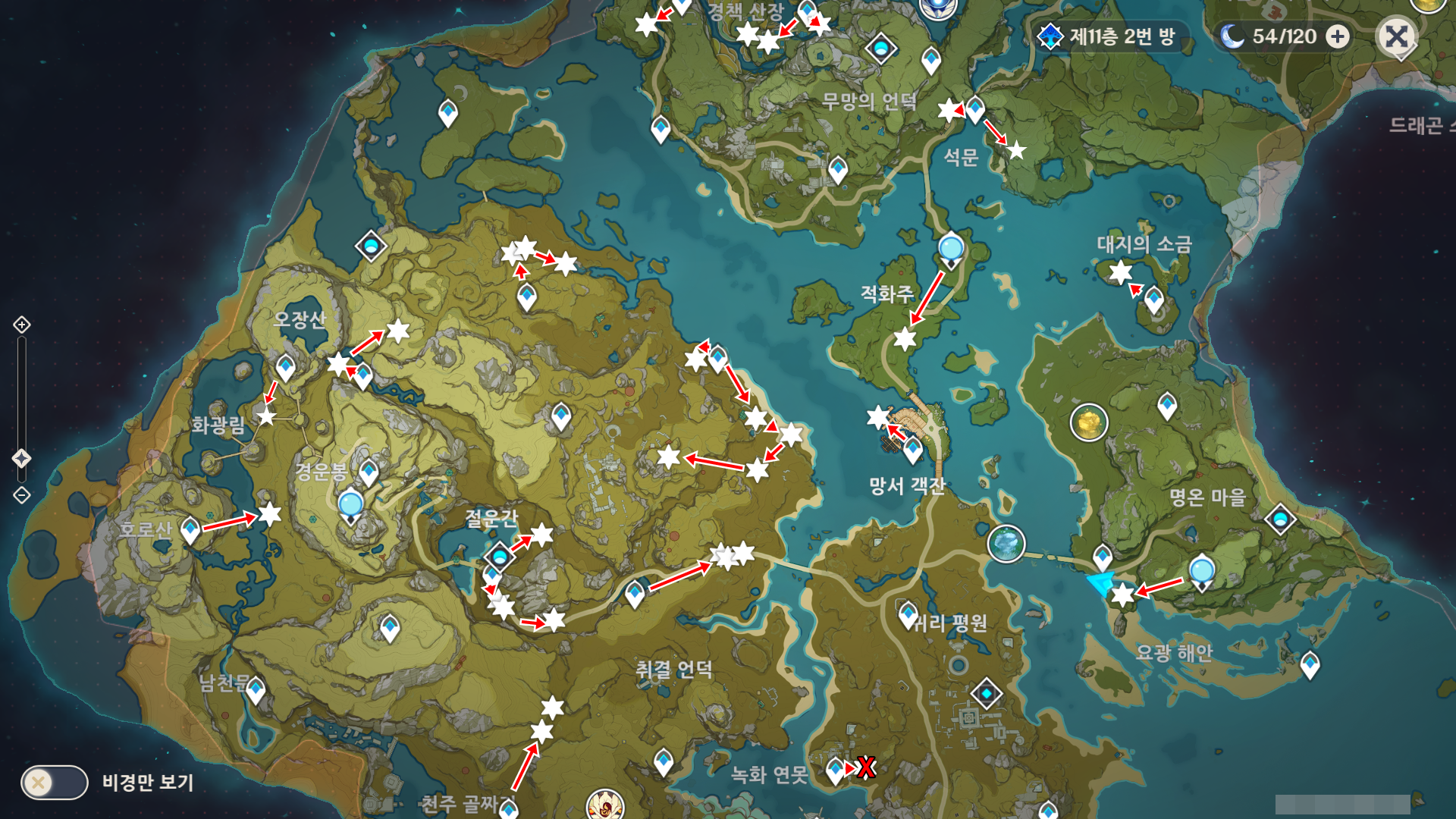Select the teleport waypoint next to 남천문
The image size is (1456, 819).
pyautogui.click(x=256, y=690)
